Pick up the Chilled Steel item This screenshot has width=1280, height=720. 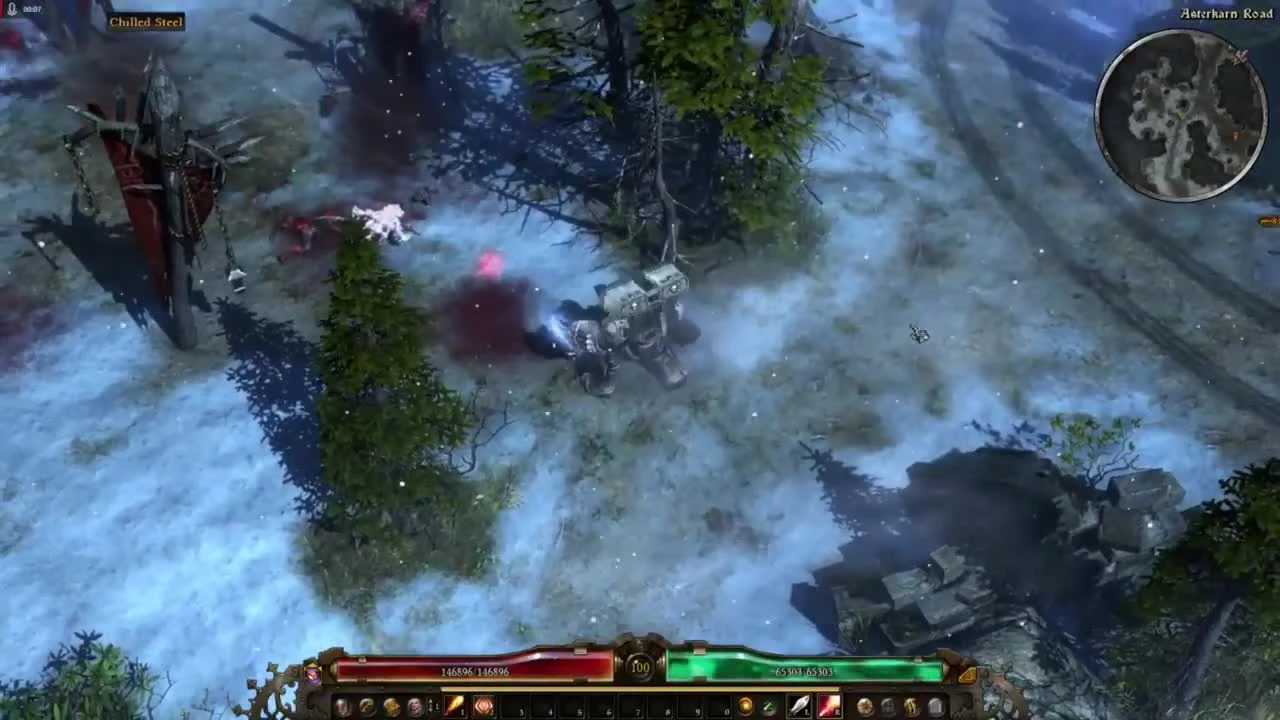point(145,21)
